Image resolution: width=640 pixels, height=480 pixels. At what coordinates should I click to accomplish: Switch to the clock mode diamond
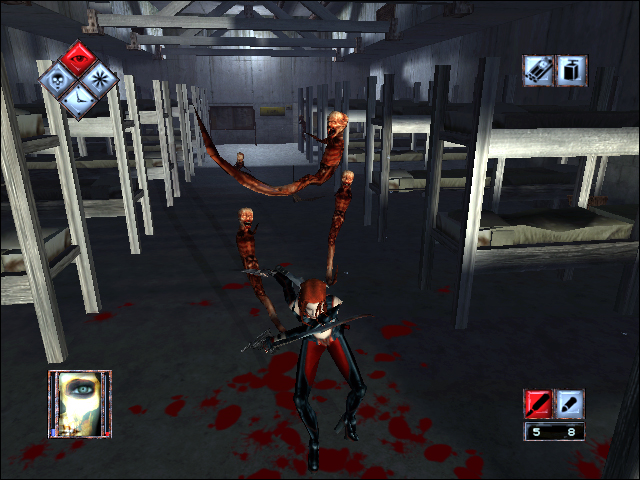coord(80,100)
